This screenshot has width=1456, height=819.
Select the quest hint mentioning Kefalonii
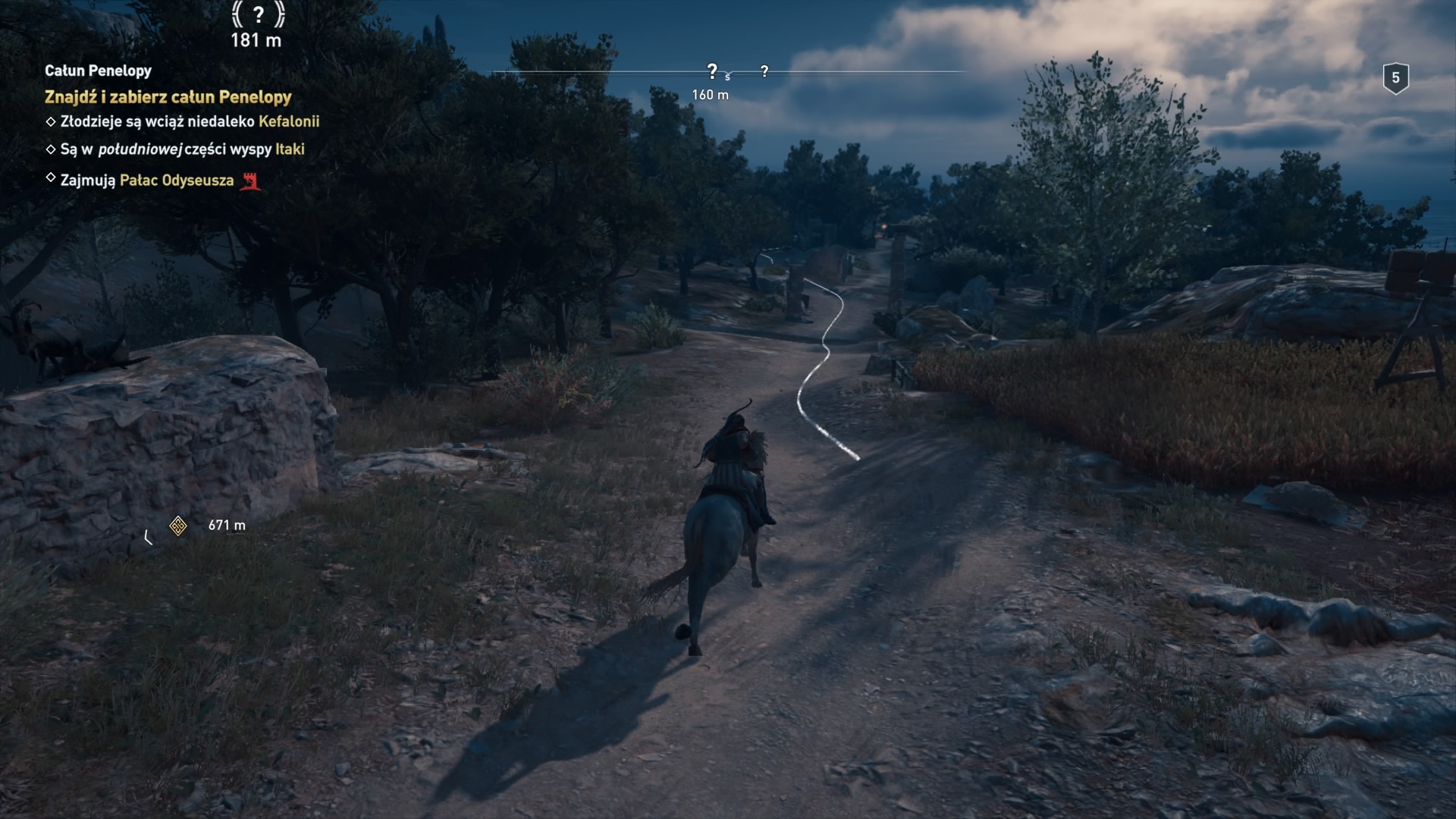pos(190,121)
